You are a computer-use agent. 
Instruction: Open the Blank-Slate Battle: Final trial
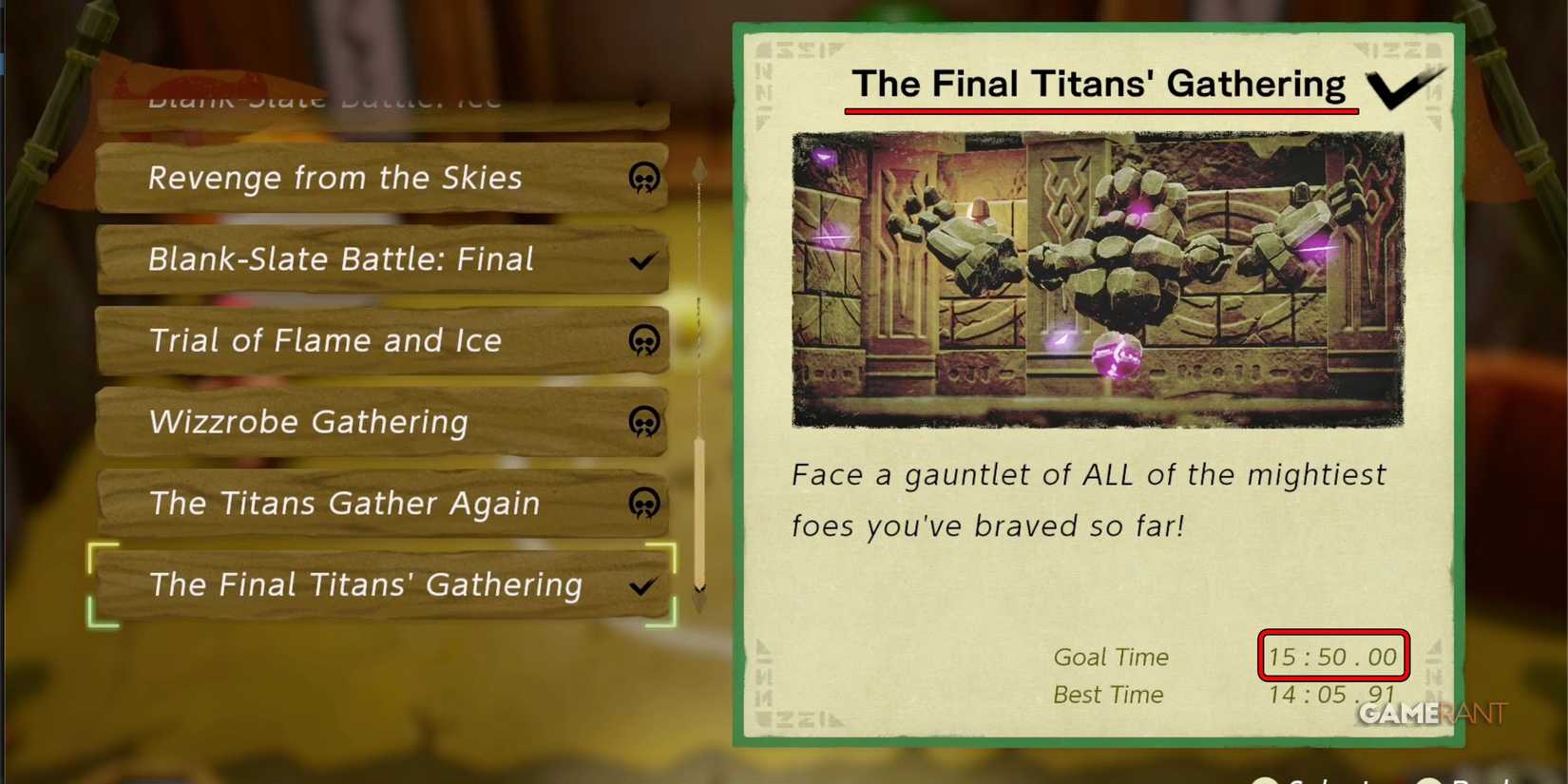point(340,259)
